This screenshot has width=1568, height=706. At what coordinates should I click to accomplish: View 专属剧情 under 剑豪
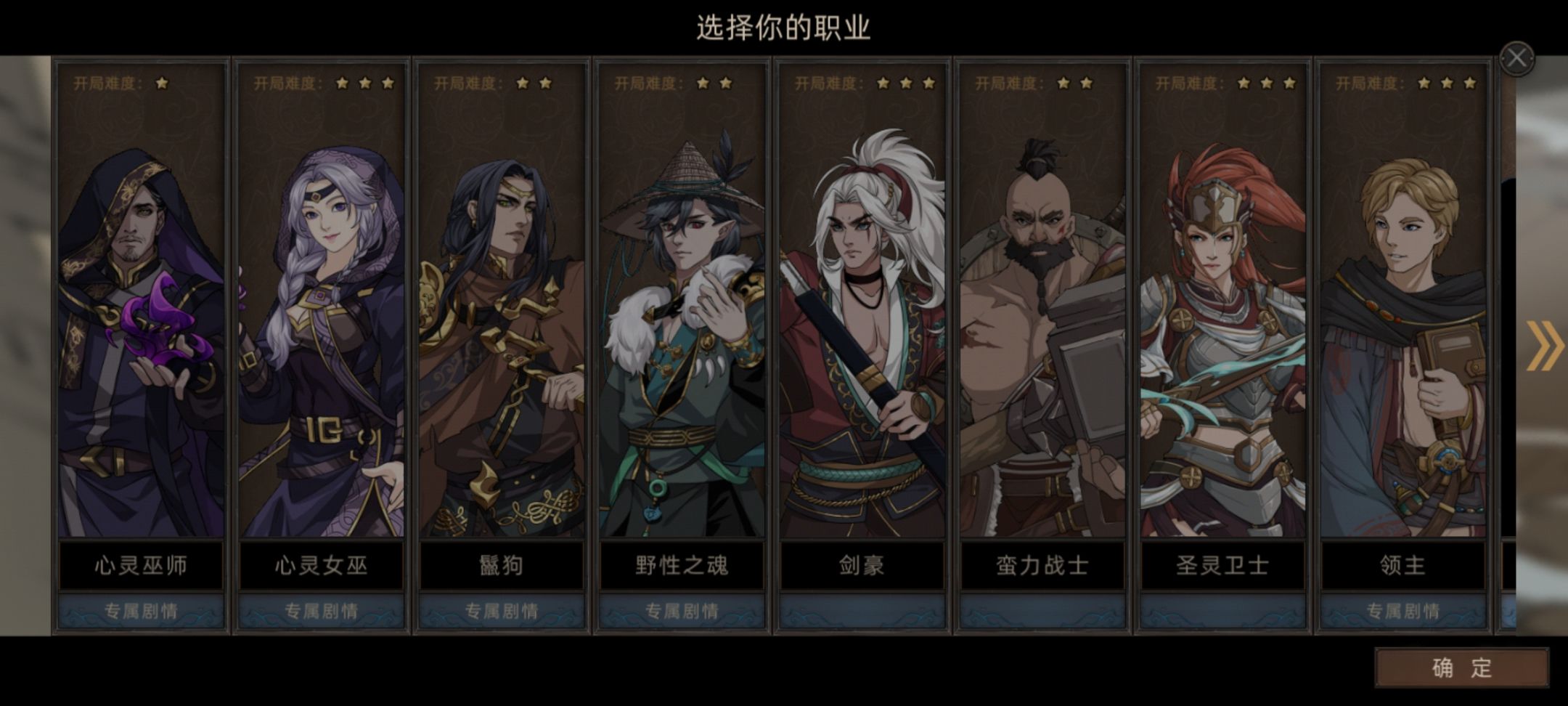(862, 611)
